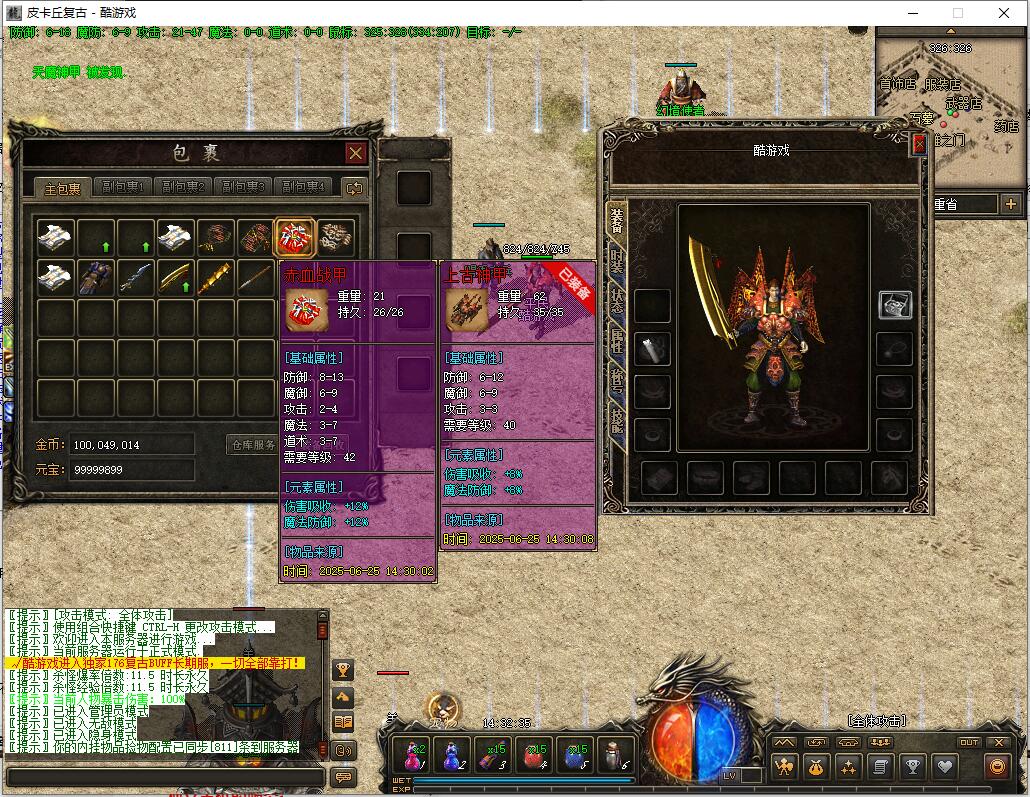Select the blue-purple armor in the bag
The height and width of the screenshot is (797, 1030).
coord(96,278)
